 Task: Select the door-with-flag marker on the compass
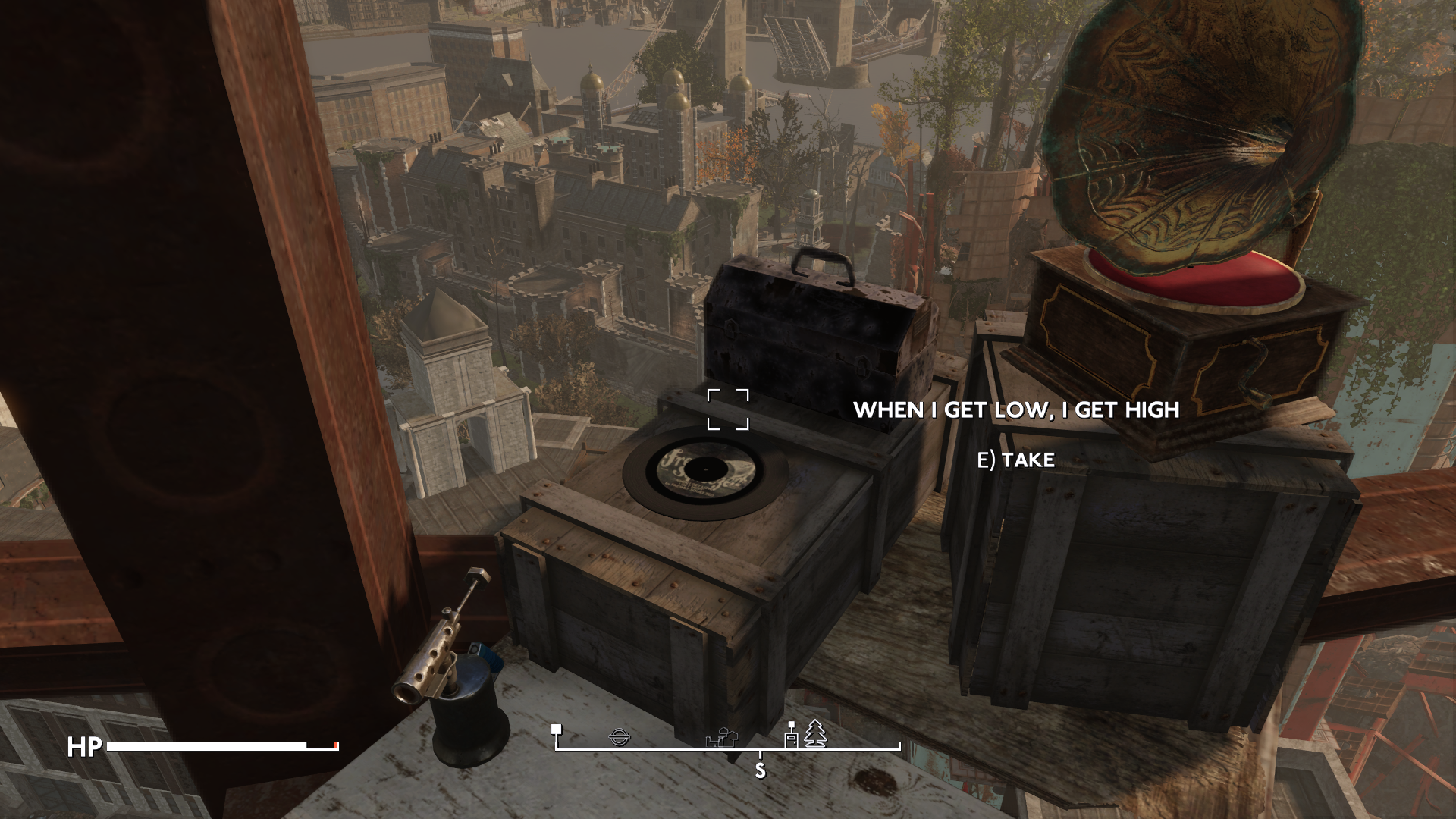pyautogui.click(x=791, y=736)
